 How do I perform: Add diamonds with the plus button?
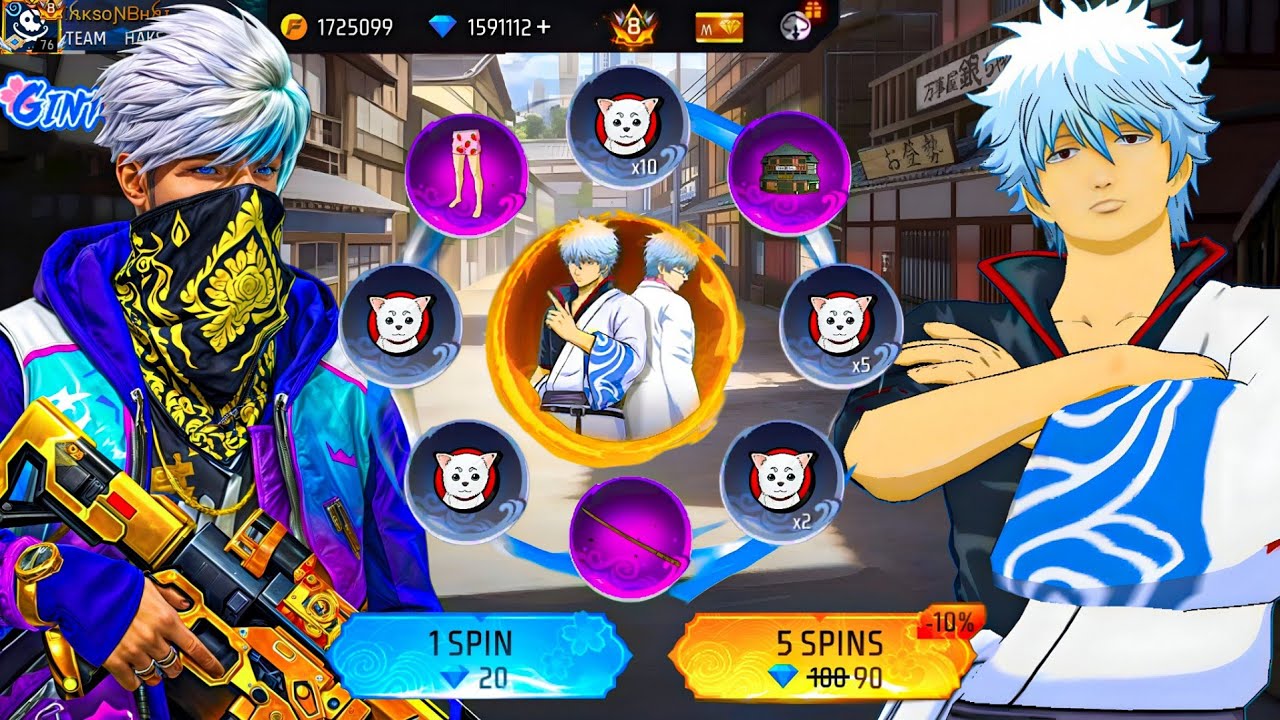pos(543,27)
